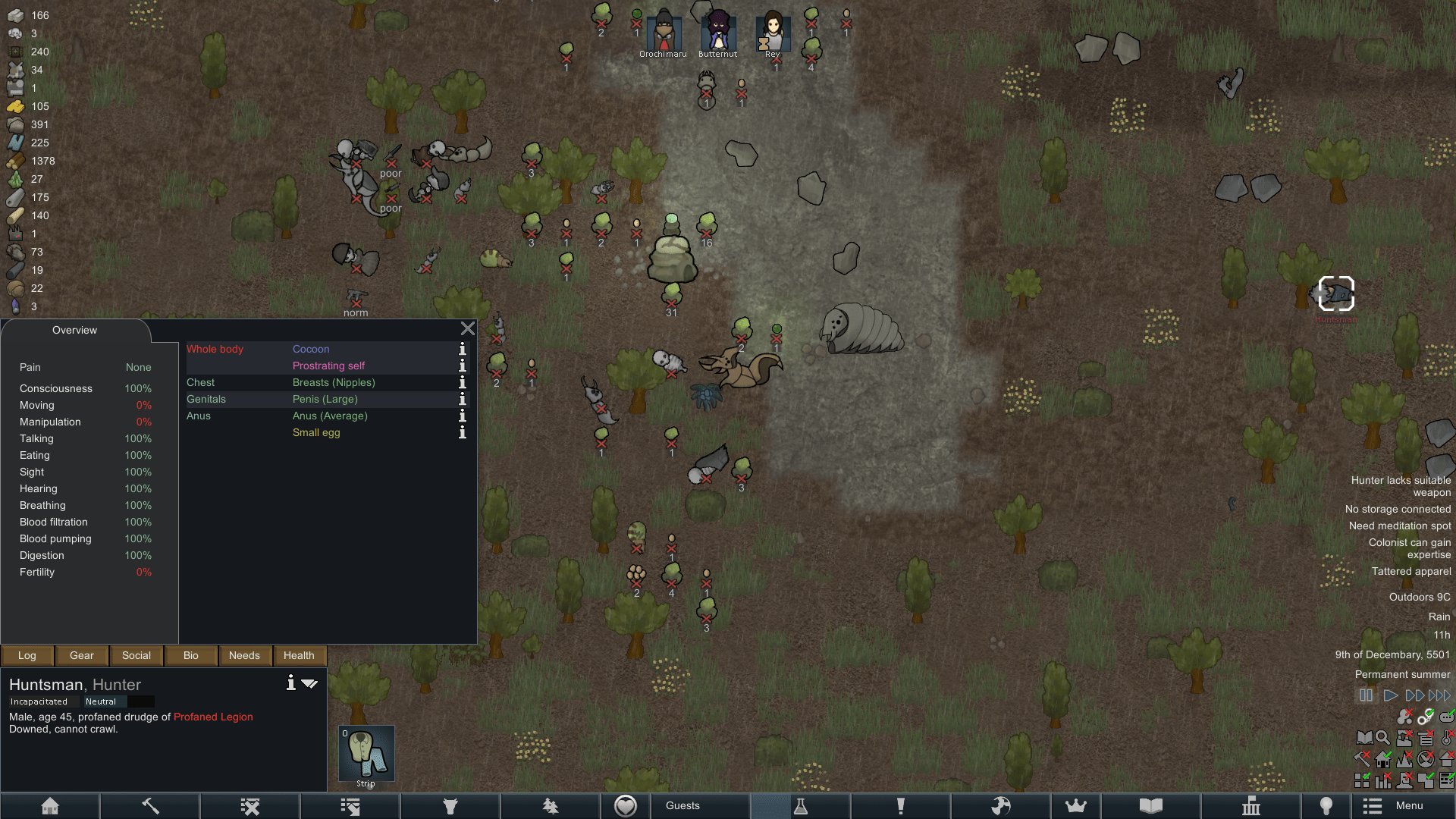Open info for the Cocoon condition

pyautogui.click(x=462, y=349)
